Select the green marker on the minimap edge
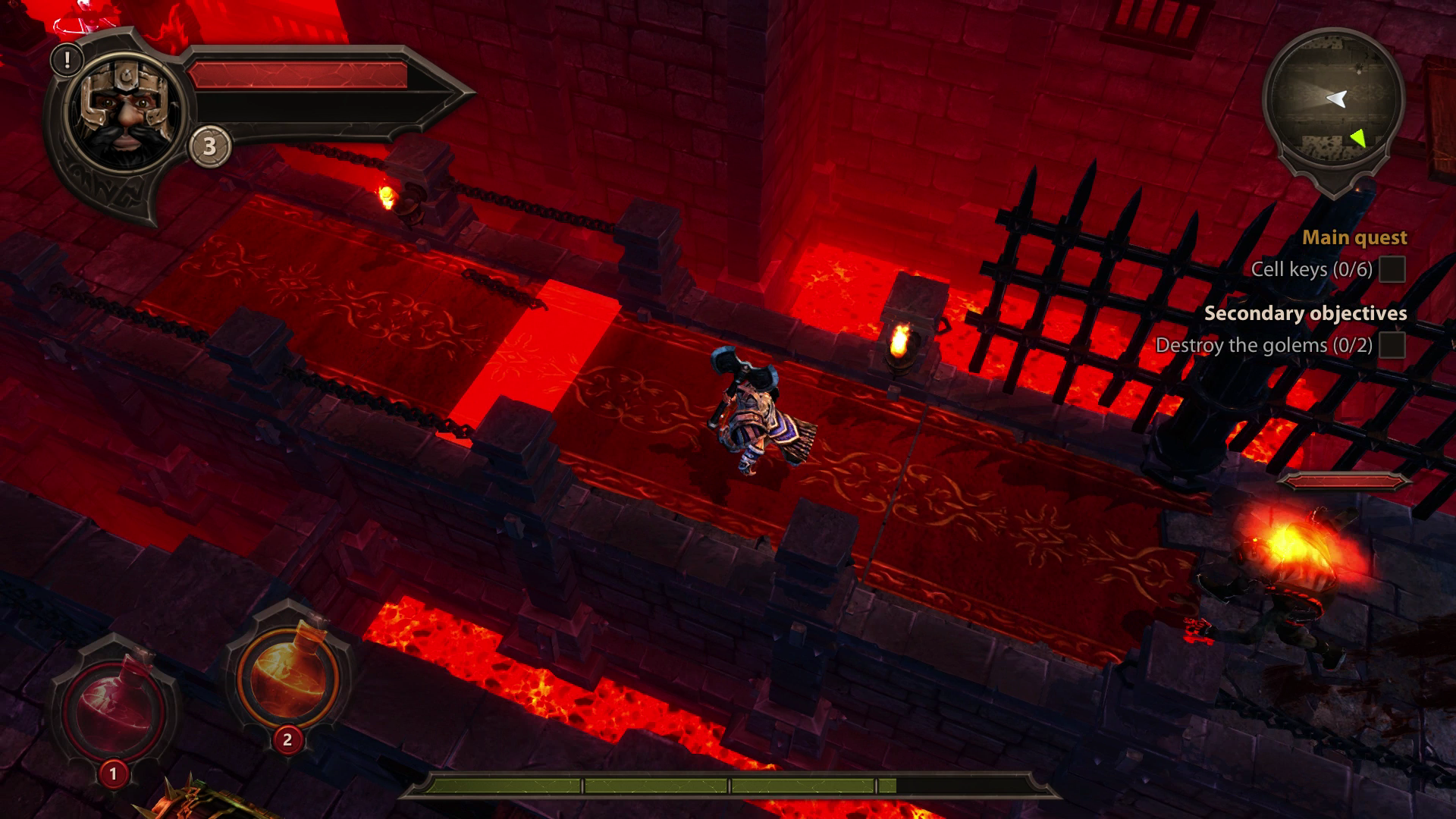1456x819 pixels. click(1360, 139)
